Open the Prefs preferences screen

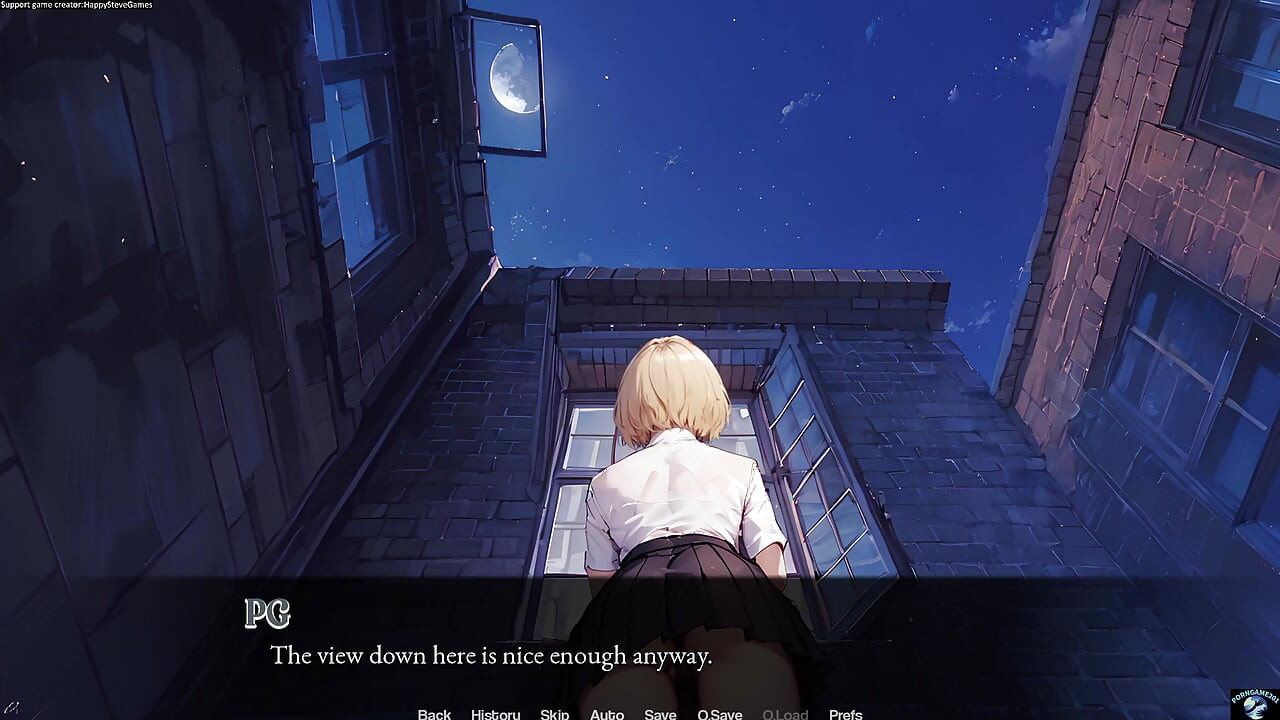pos(846,714)
